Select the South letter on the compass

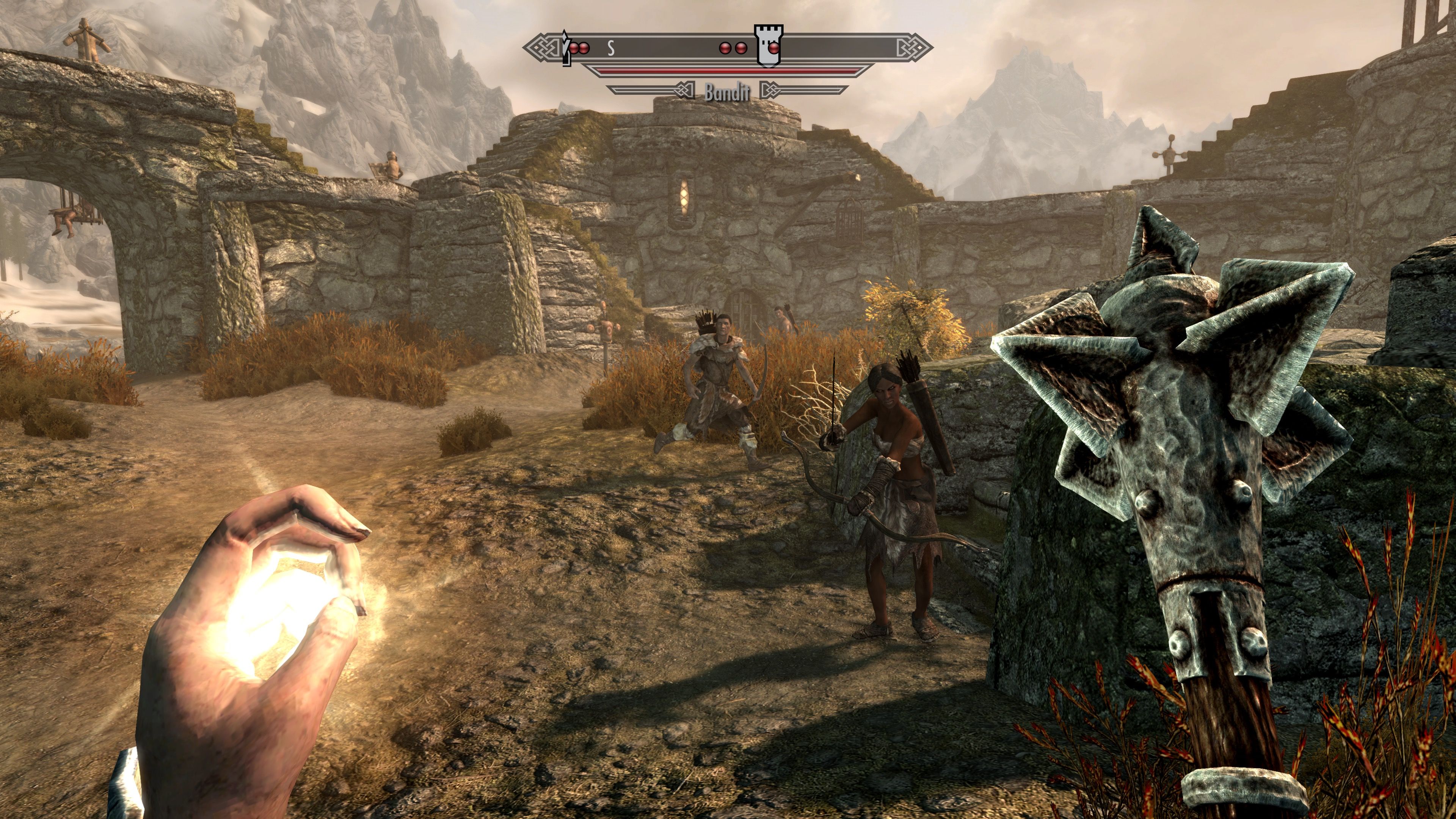point(611,49)
